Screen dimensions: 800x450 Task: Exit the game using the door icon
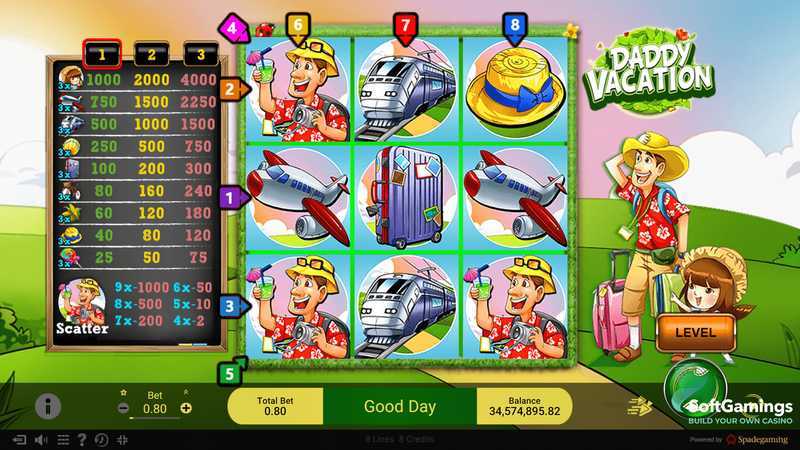click(18, 439)
